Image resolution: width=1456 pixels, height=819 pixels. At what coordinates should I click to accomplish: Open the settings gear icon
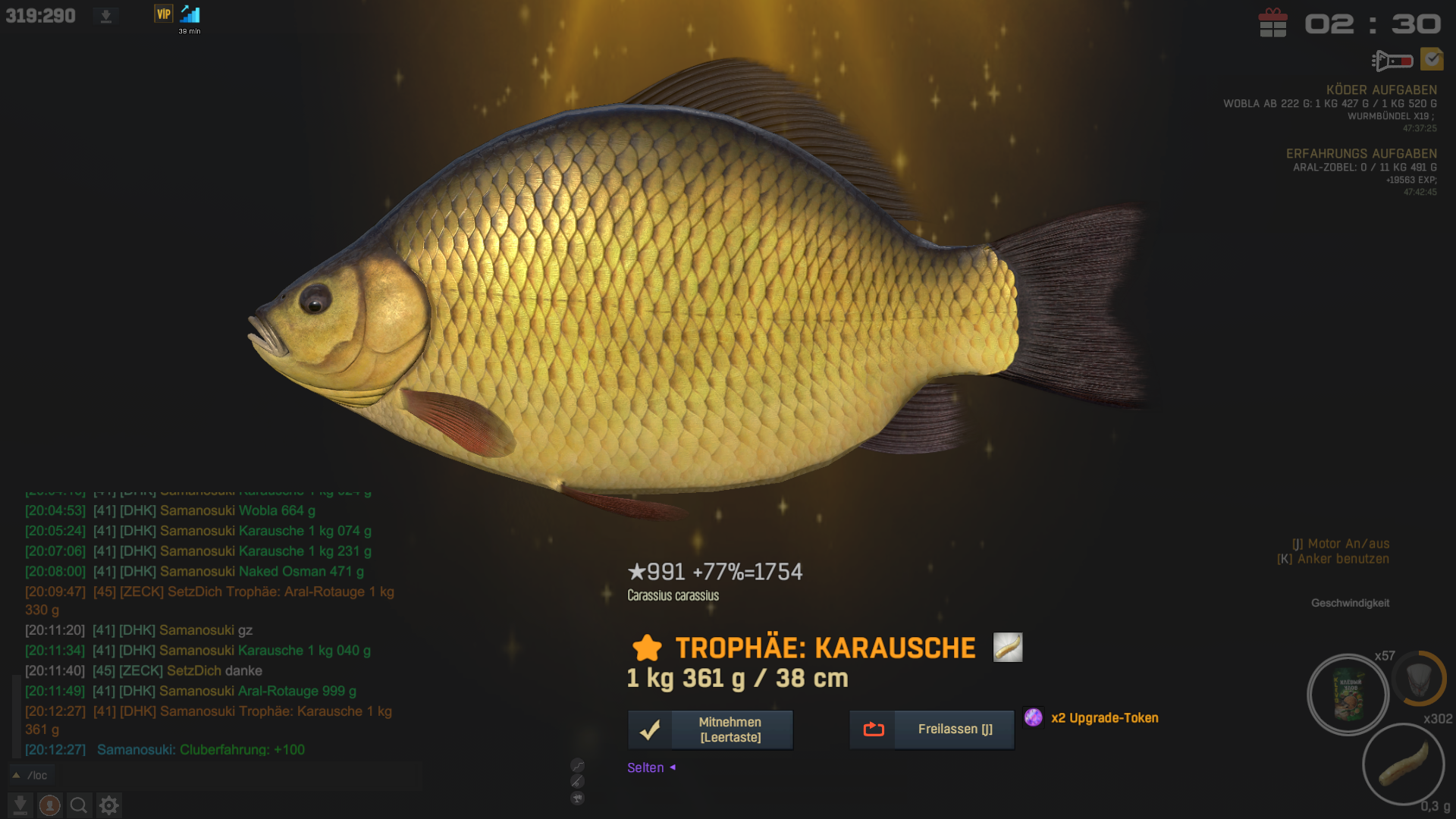pyautogui.click(x=109, y=805)
